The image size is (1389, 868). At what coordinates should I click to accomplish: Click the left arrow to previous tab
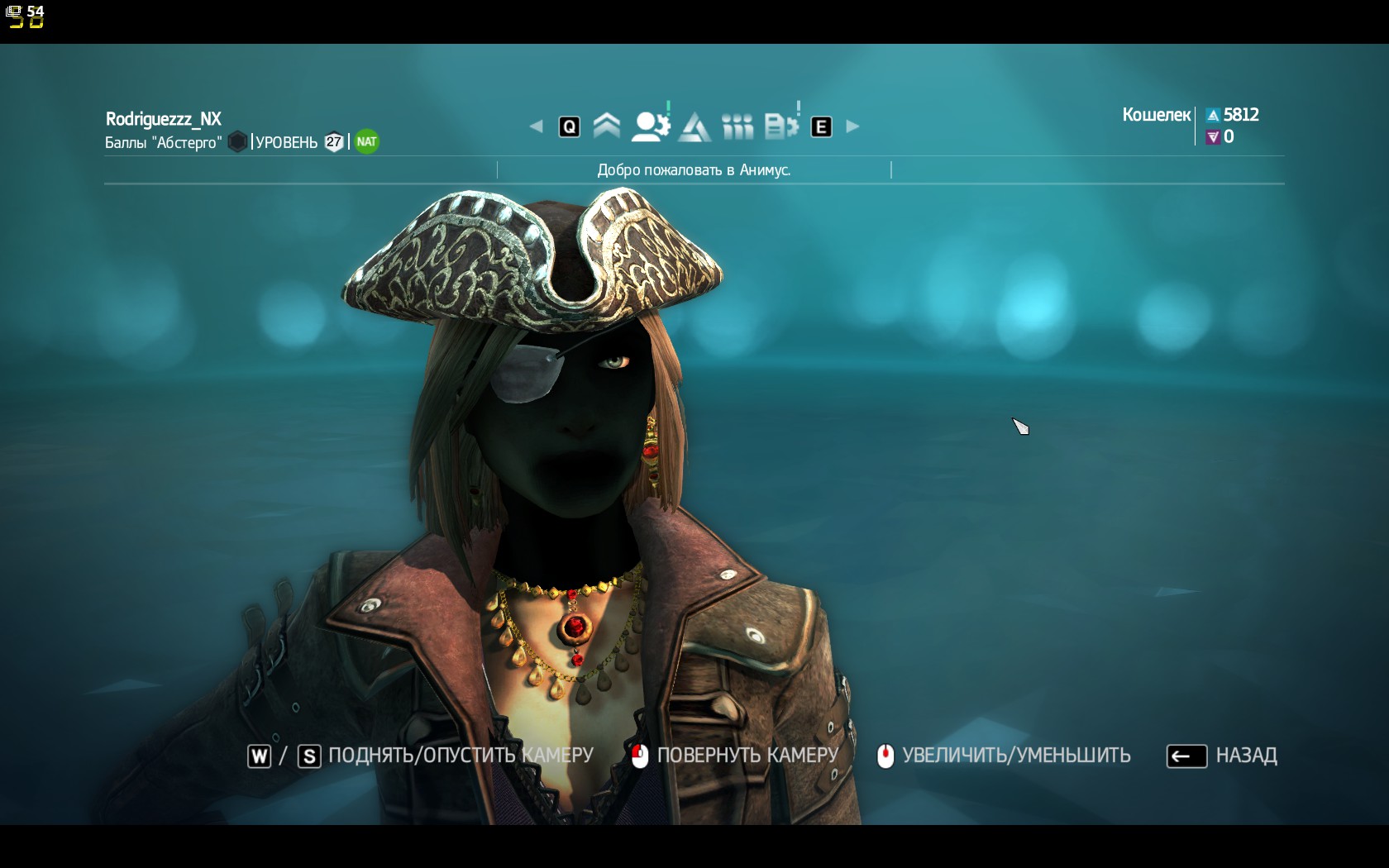point(536,126)
